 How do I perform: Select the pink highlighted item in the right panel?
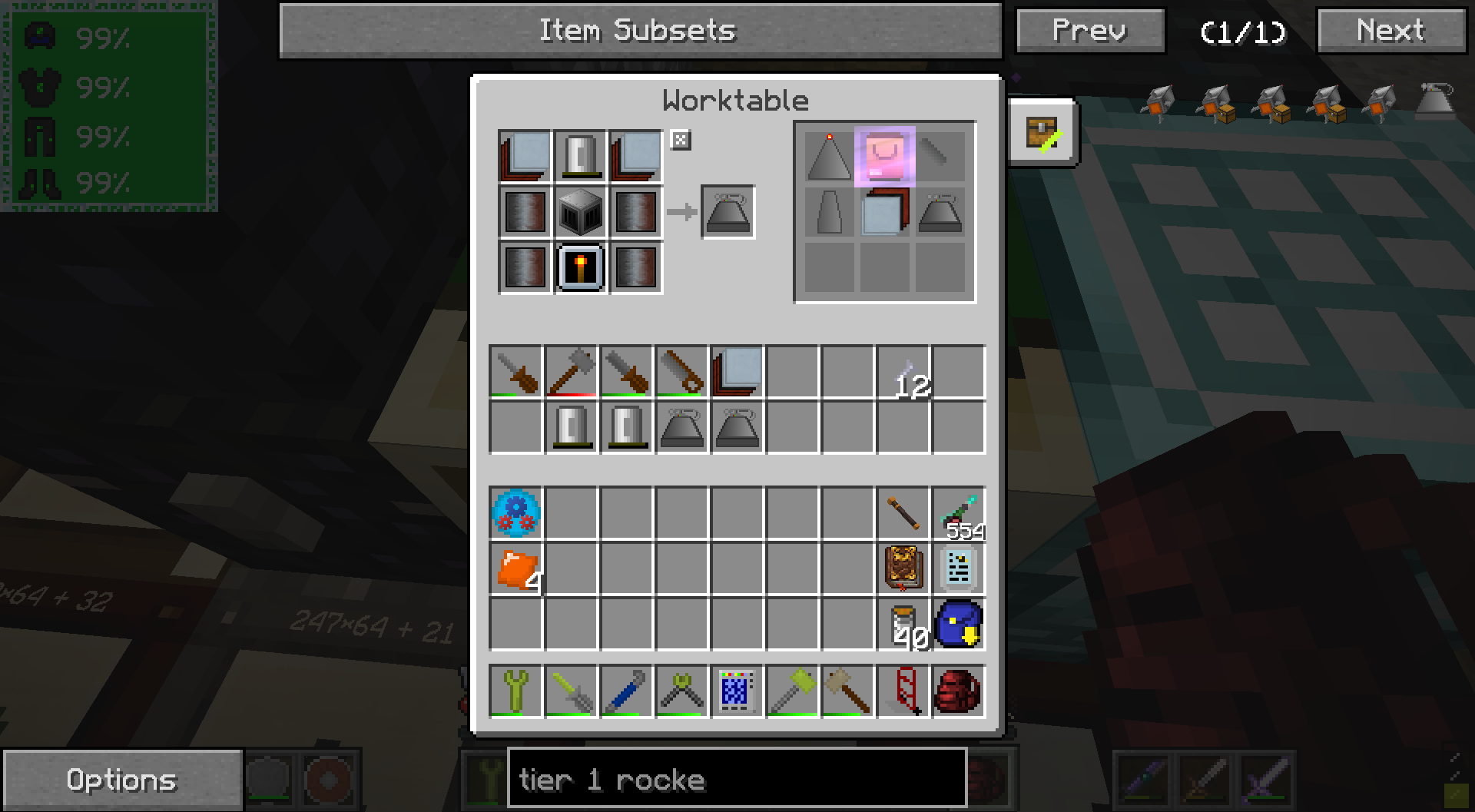[885, 154]
